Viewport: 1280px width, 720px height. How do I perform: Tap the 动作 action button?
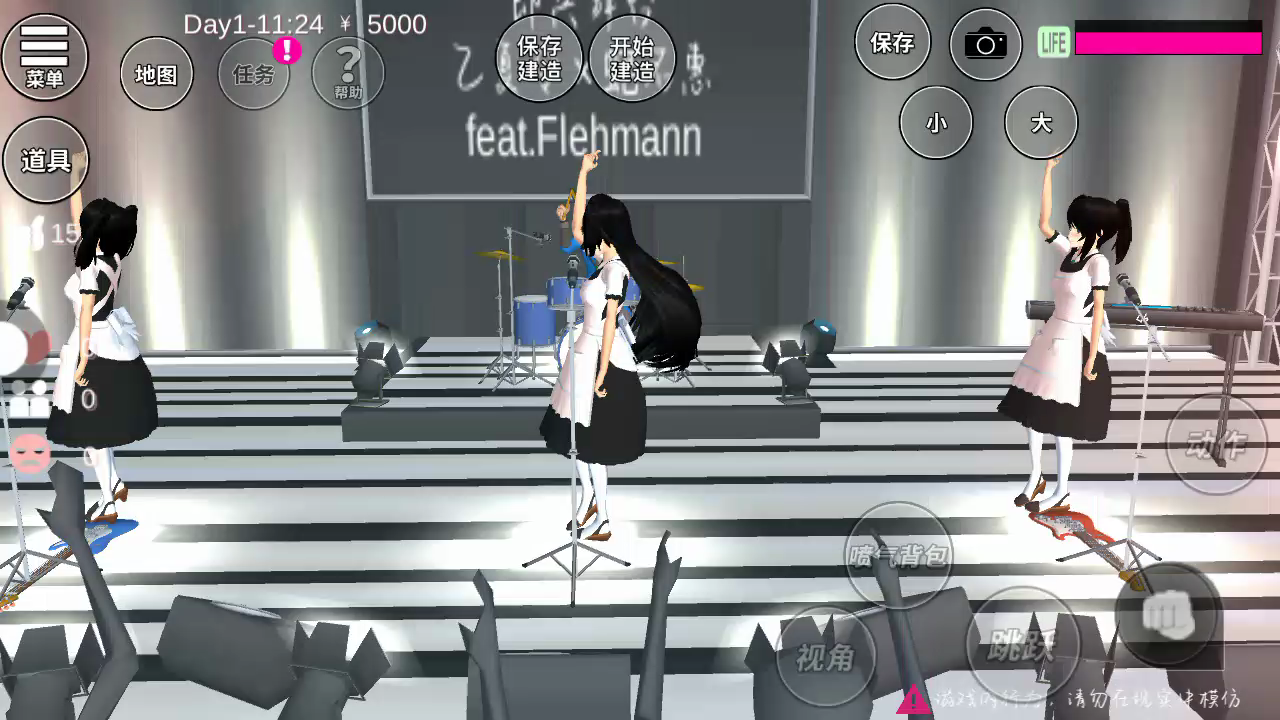pos(1216,444)
